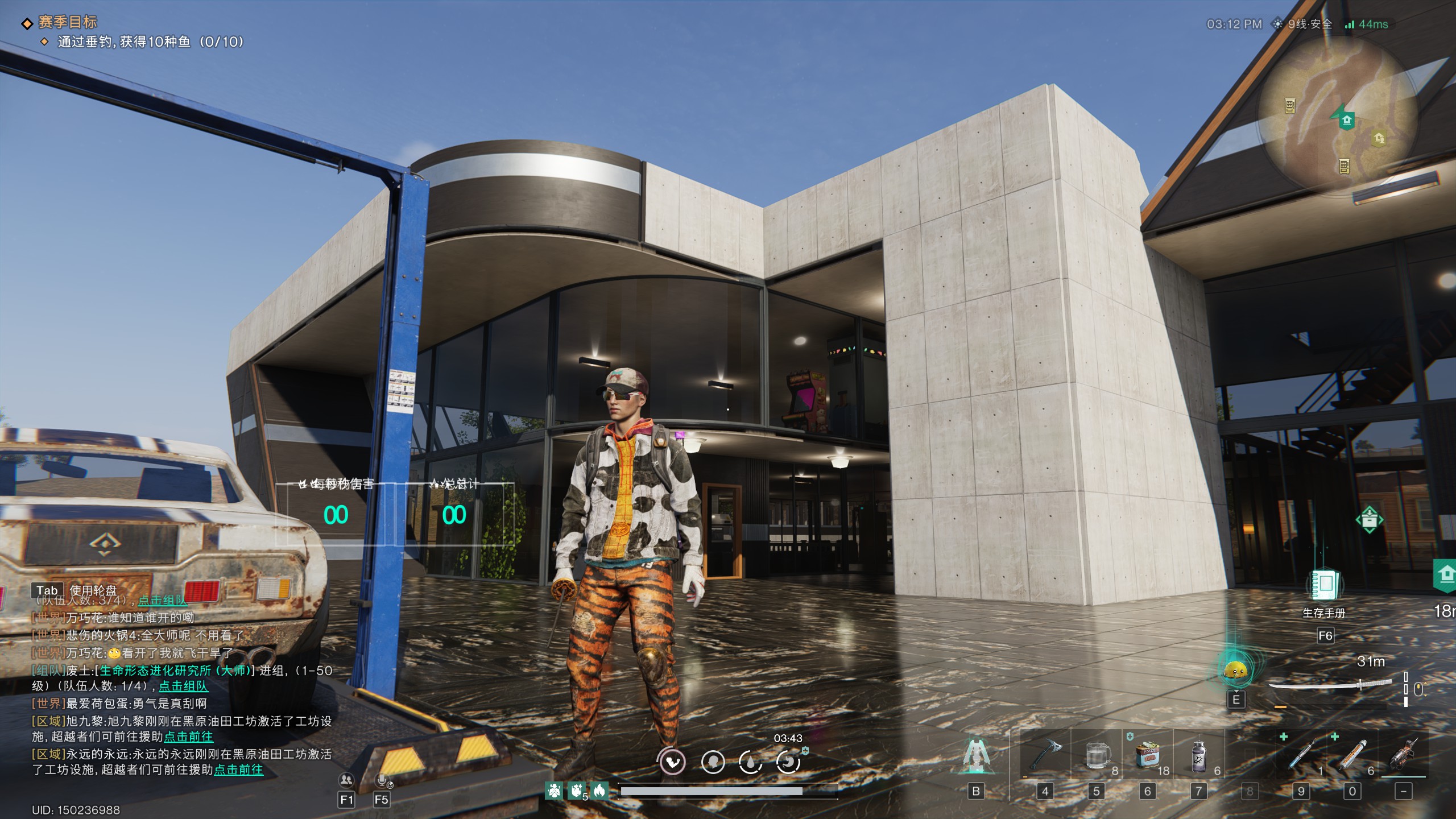This screenshot has height=819, width=1456.
Task: Select the katana weapon slot
Action: click(1331, 685)
